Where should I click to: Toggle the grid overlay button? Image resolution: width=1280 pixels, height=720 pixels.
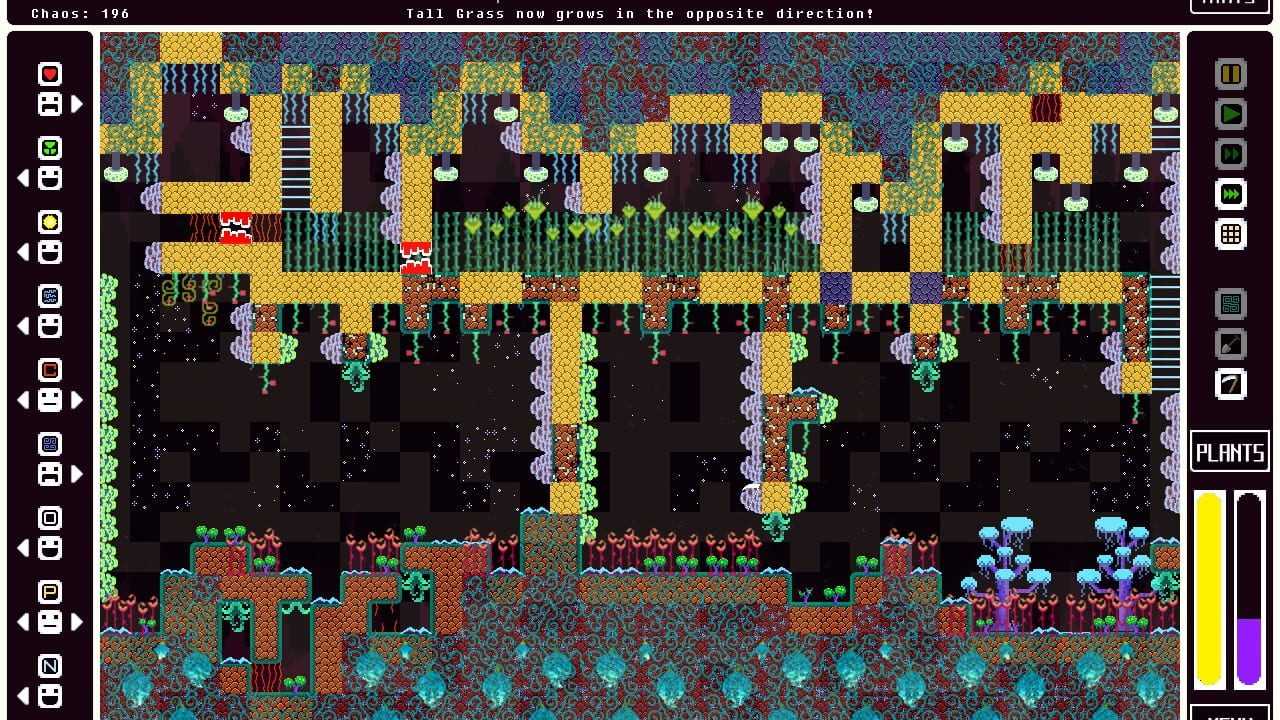point(1230,234)
